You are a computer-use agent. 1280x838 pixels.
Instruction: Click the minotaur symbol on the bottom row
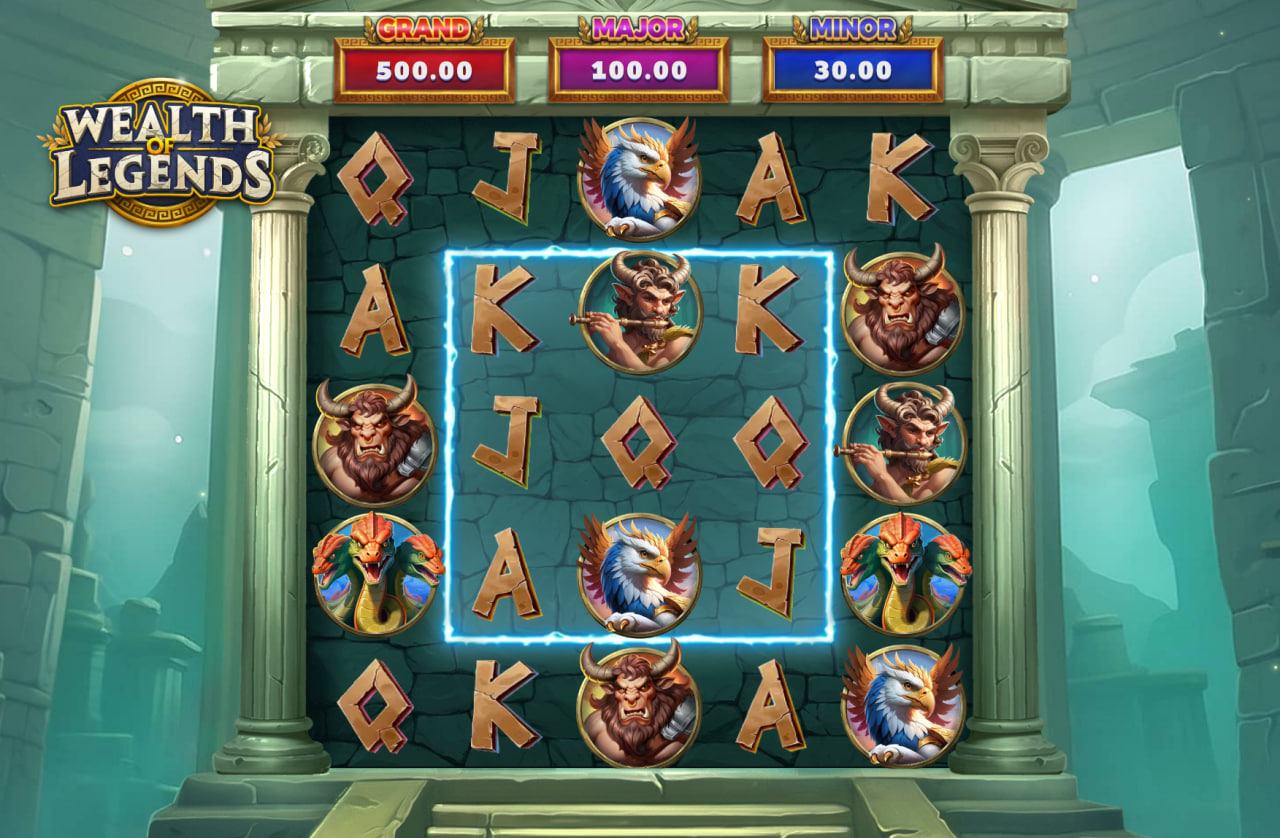638,705
